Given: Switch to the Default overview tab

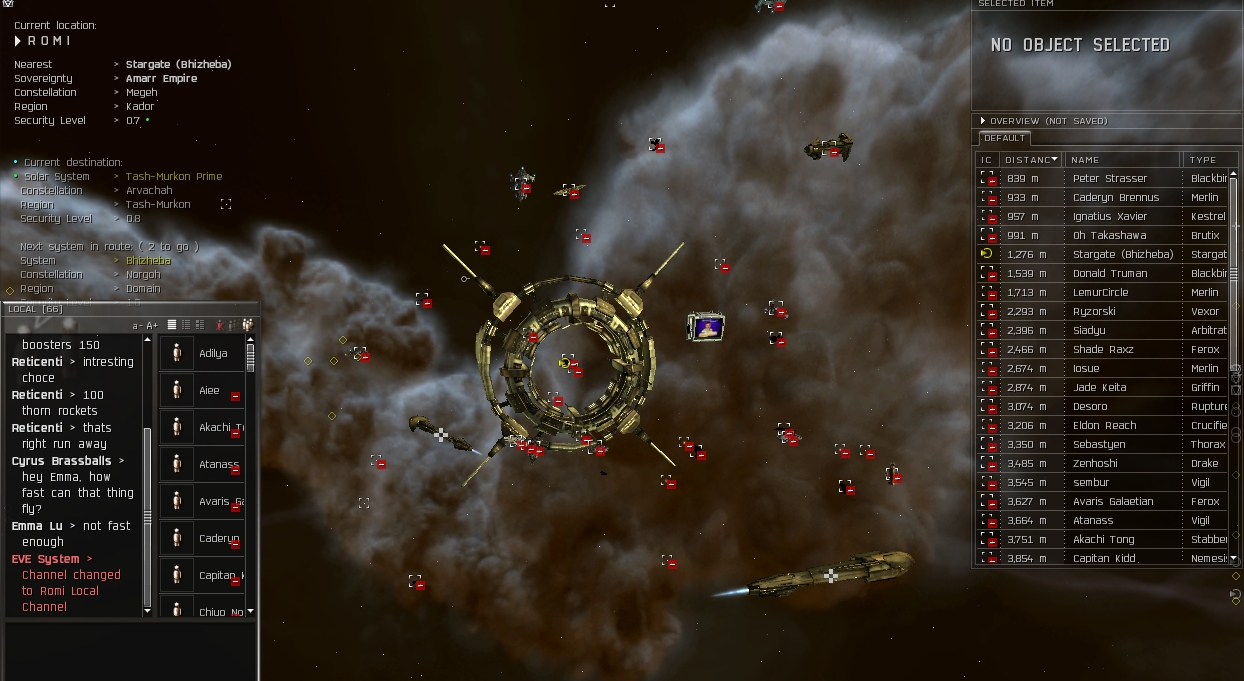Looking at the screenshot, I should [x=1003, y=138].
